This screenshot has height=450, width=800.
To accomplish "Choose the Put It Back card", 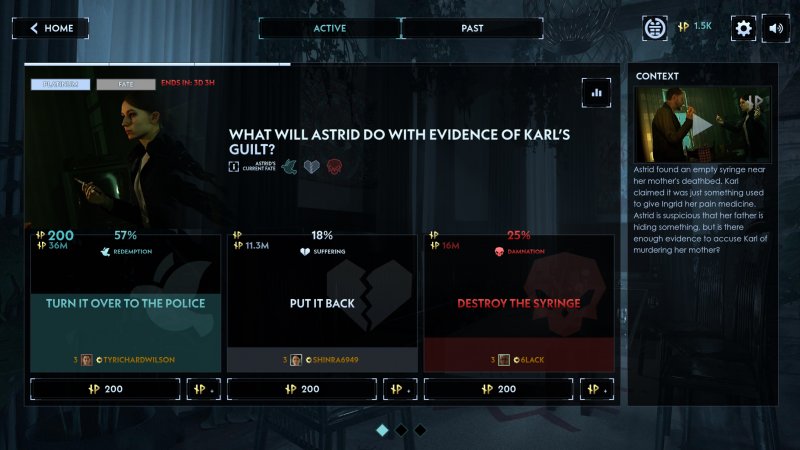I will 321,303.
